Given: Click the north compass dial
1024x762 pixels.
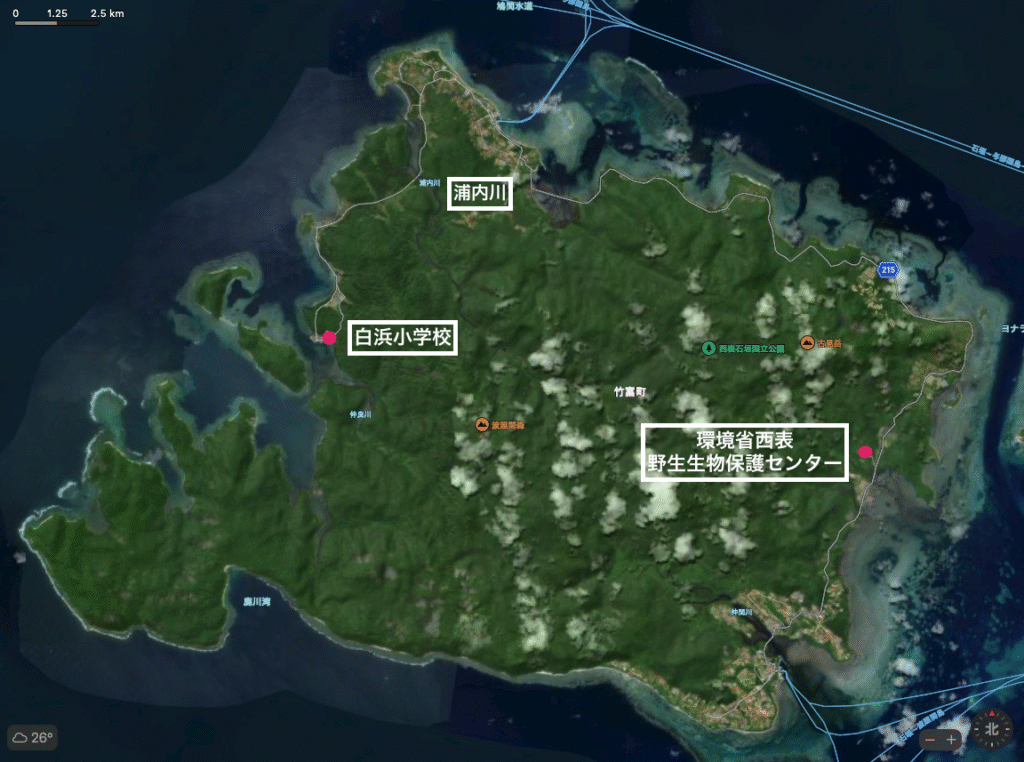Looking at the screenshot, I should point(991,729).
